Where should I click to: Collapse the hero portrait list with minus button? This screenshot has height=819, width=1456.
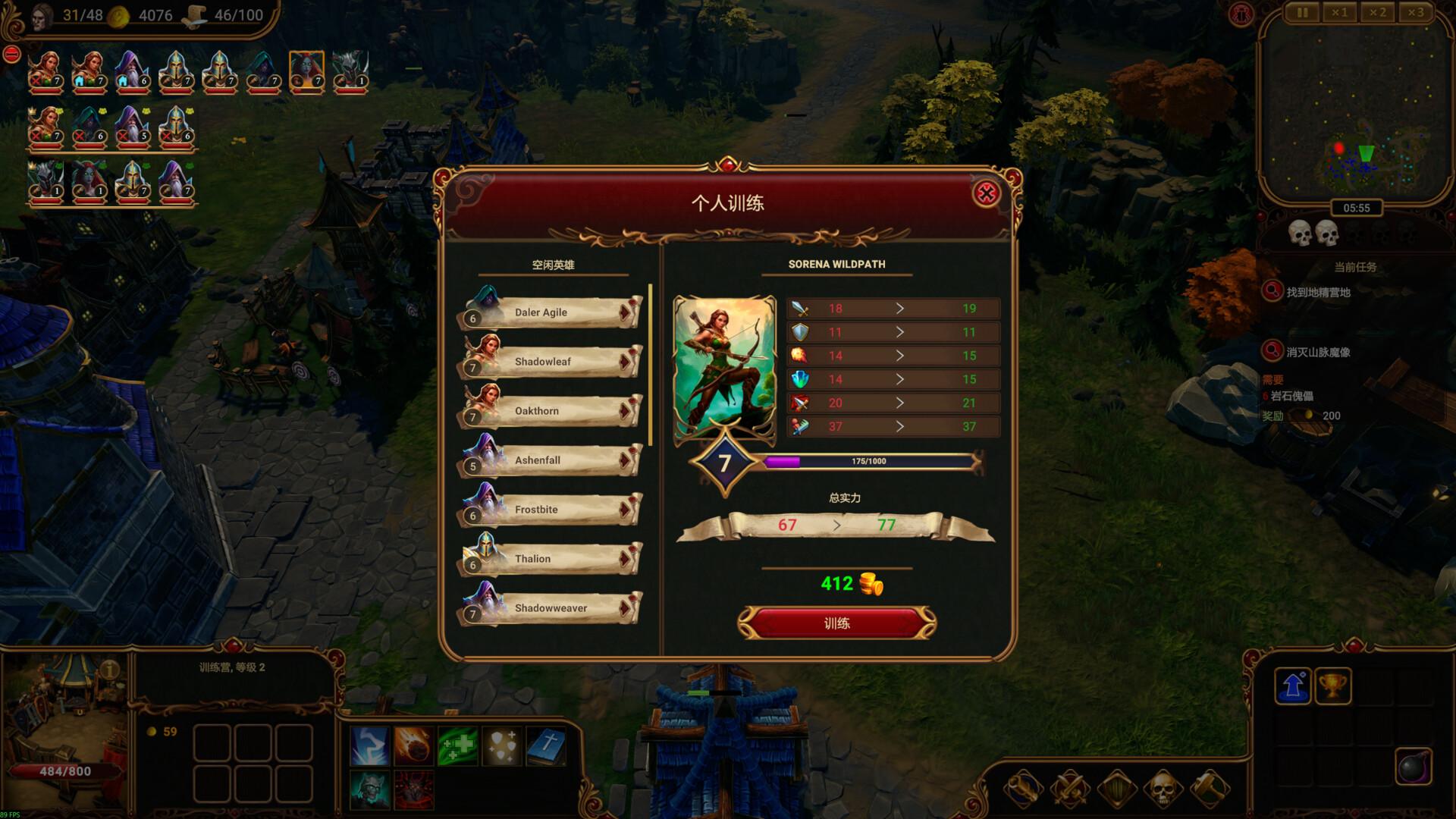click(x=11, y=52)
